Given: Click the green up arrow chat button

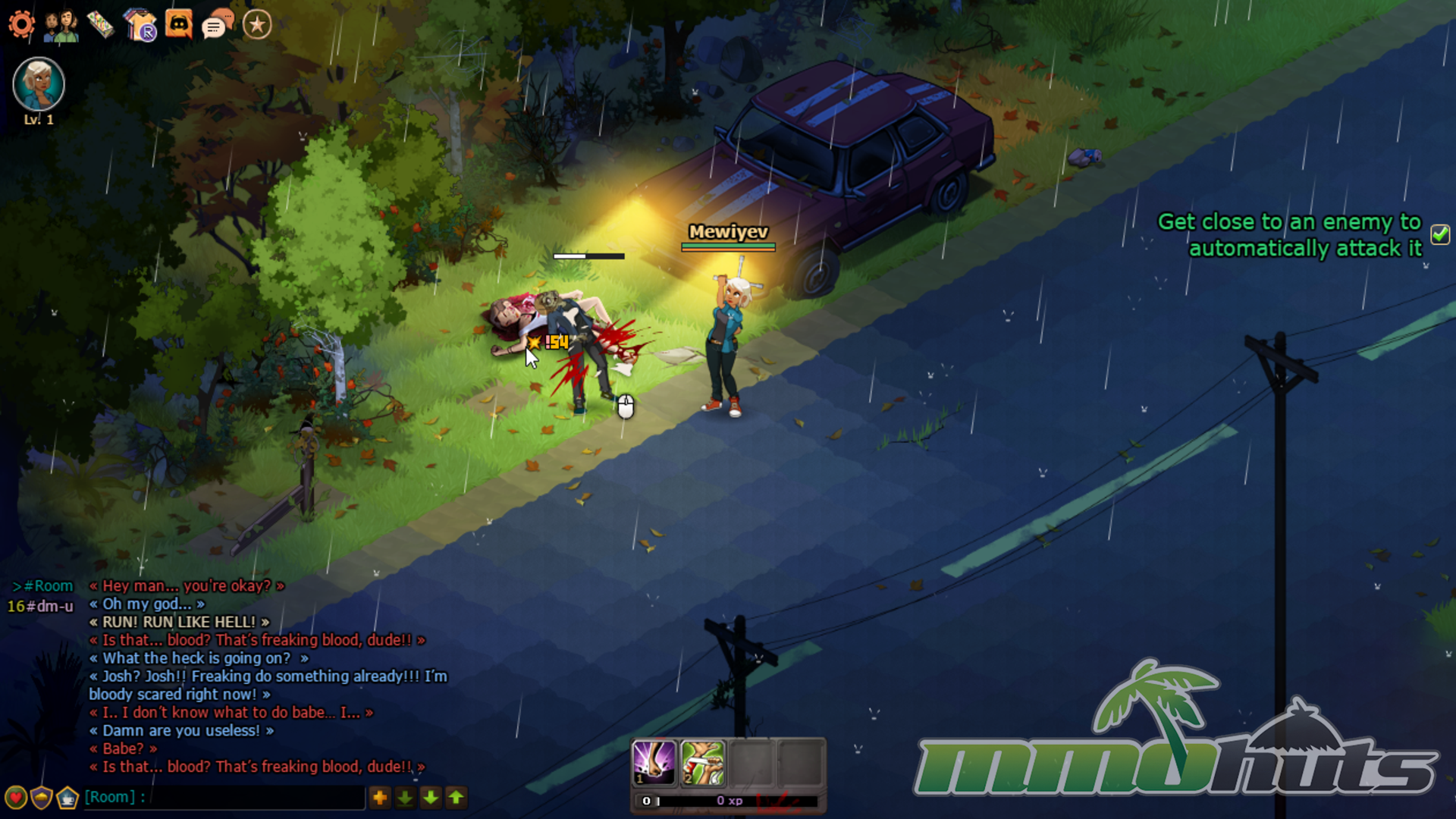Looking at the screenshot, I should pyautogui.click(x=457, y=798).
